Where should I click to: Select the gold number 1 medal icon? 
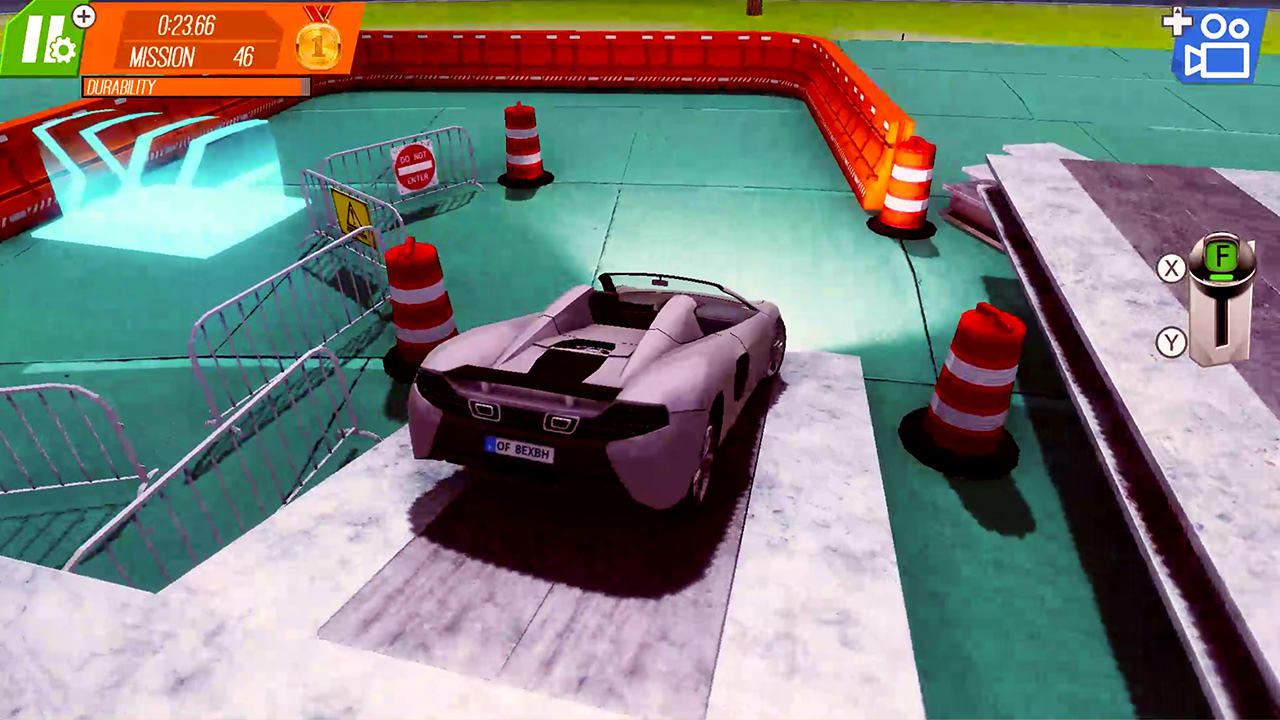pos(318,48)
